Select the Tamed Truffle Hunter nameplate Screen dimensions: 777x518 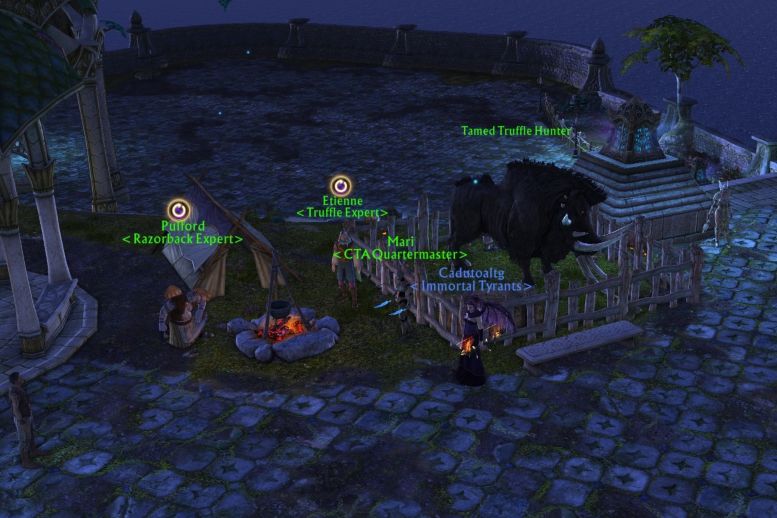coord(516,131)
